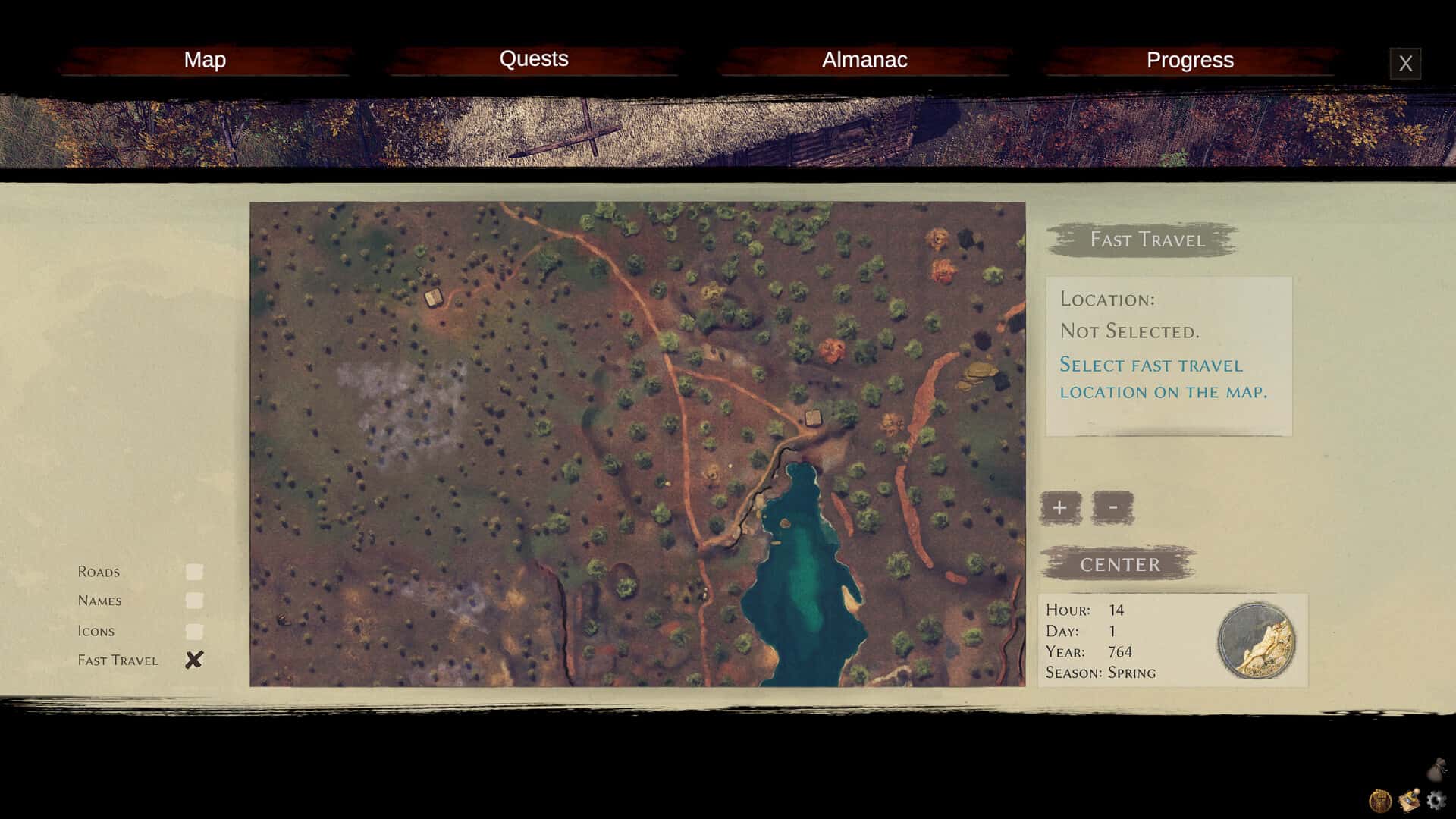This screenshot has width=1456, height=819.
Task: Toggle the Icons map overlay
Action: [x=196, y=630]
